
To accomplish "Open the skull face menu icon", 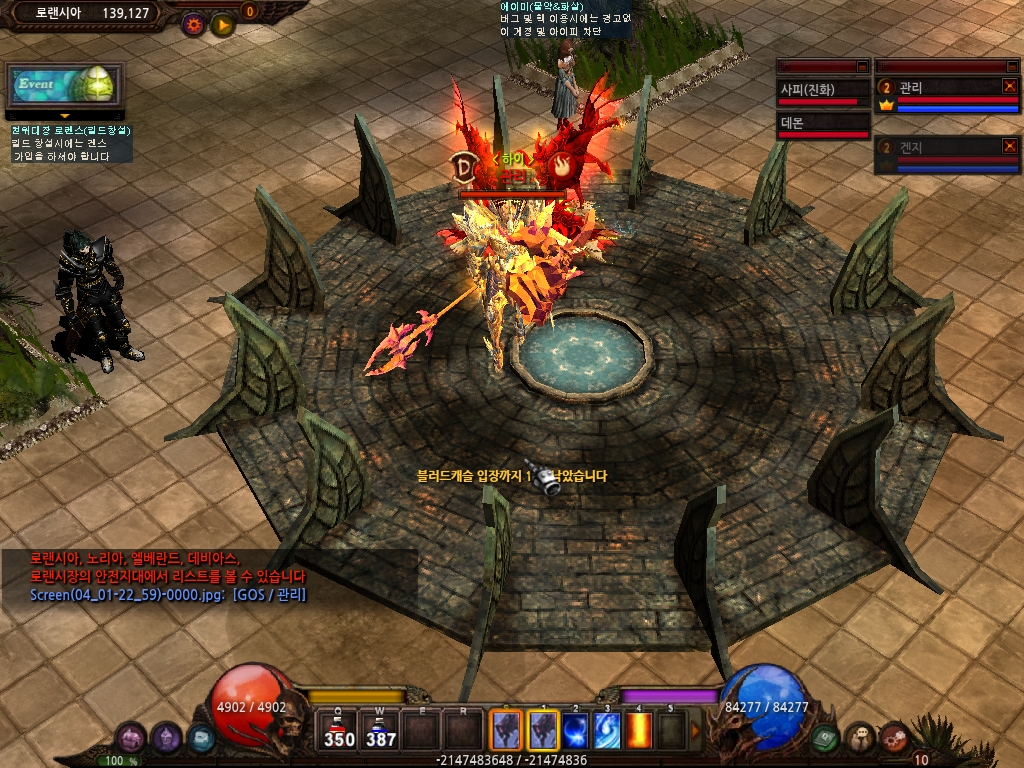I will [x=859, y=738].
